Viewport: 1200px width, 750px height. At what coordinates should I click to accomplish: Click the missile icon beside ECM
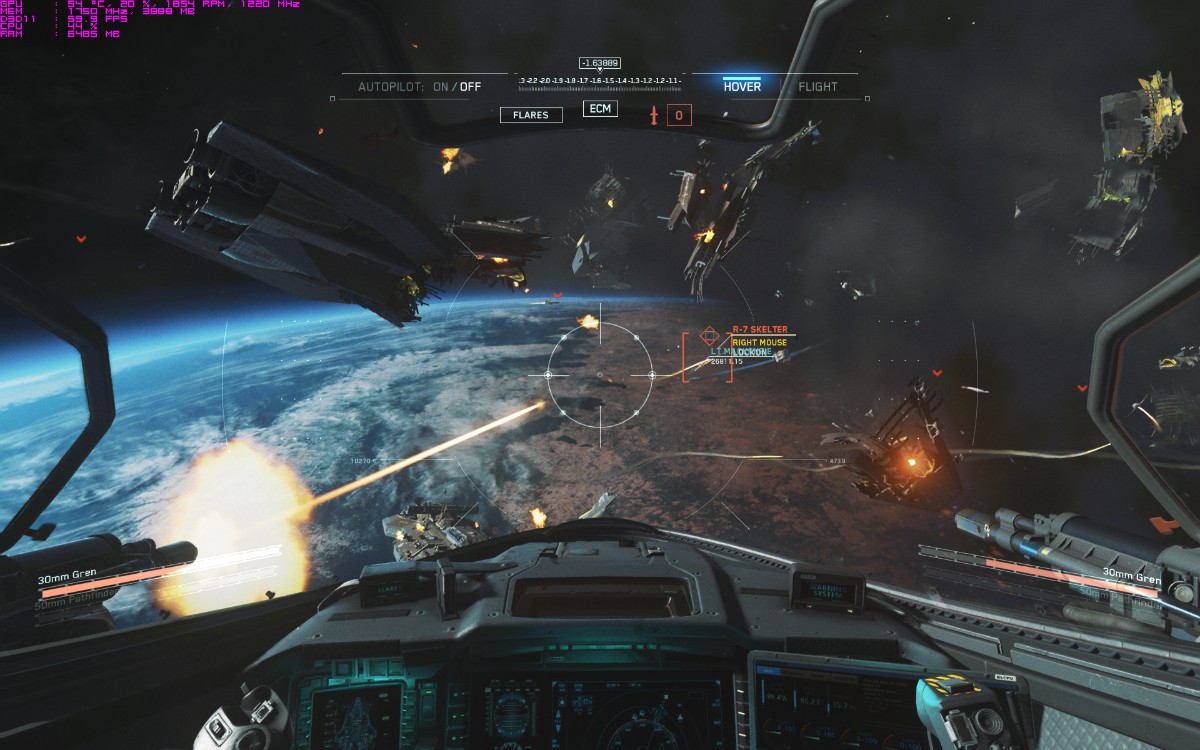655,115
